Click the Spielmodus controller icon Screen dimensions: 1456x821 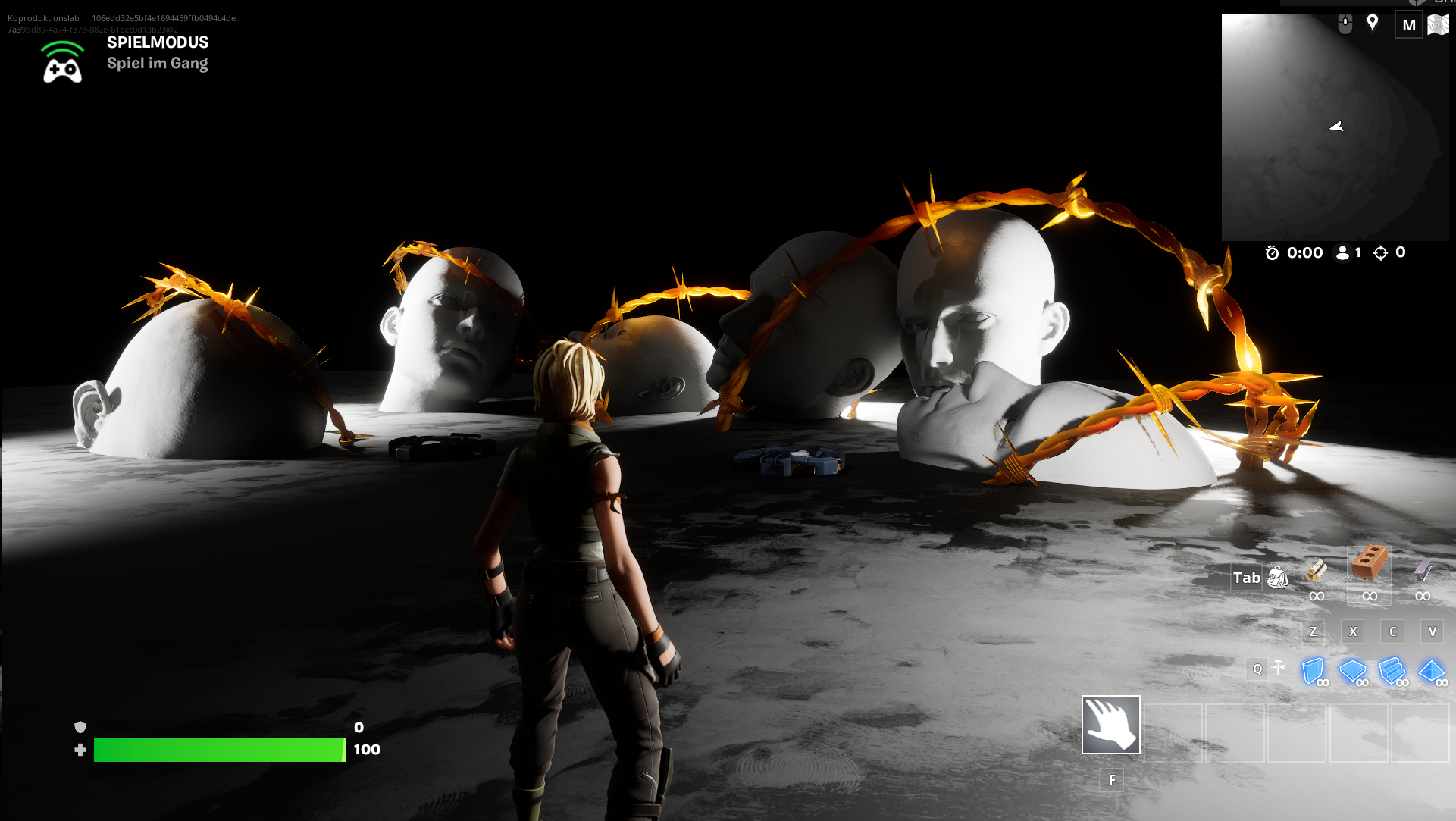62,63
